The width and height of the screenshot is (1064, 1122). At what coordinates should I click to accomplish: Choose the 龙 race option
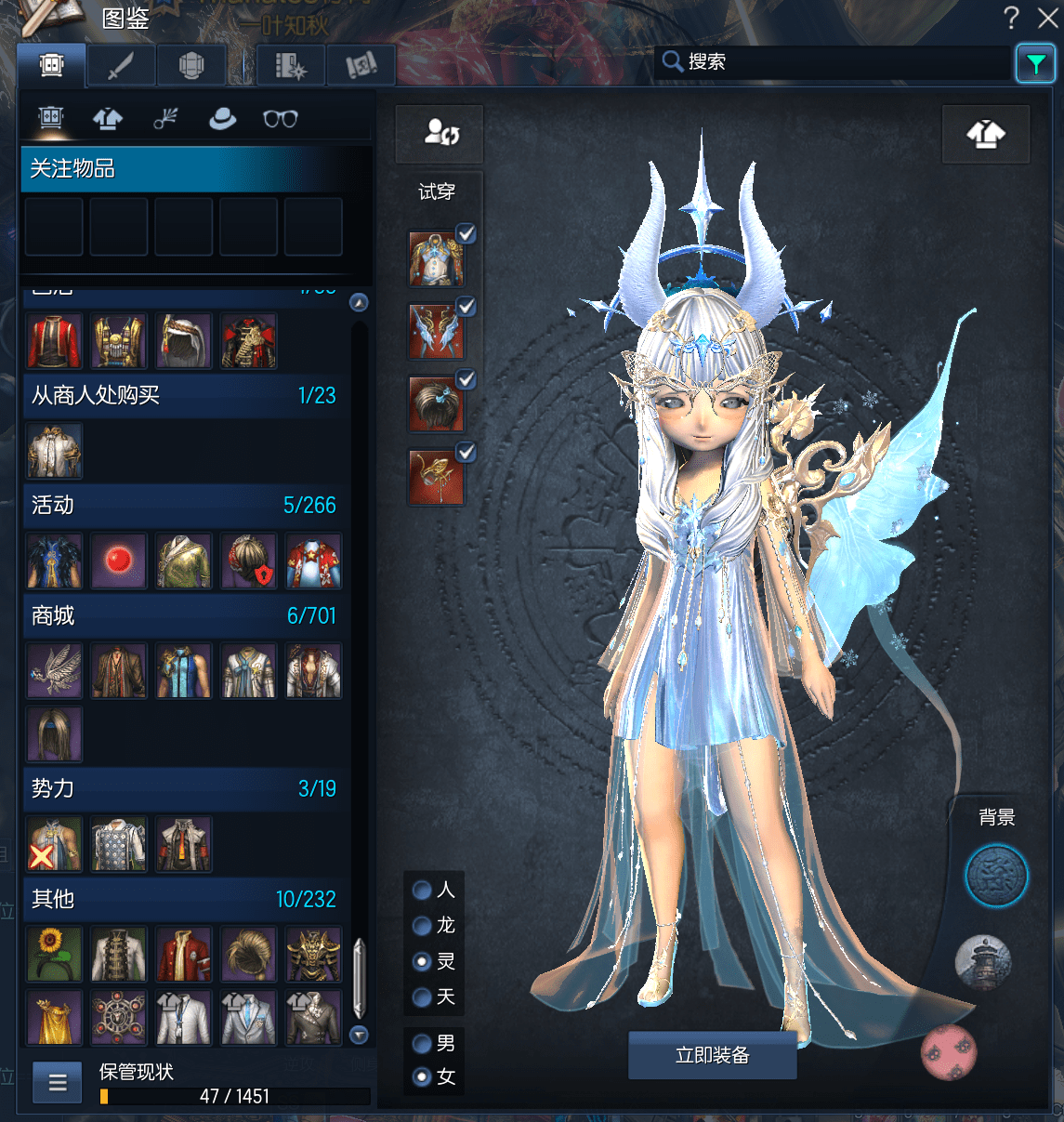coord(423,926)
